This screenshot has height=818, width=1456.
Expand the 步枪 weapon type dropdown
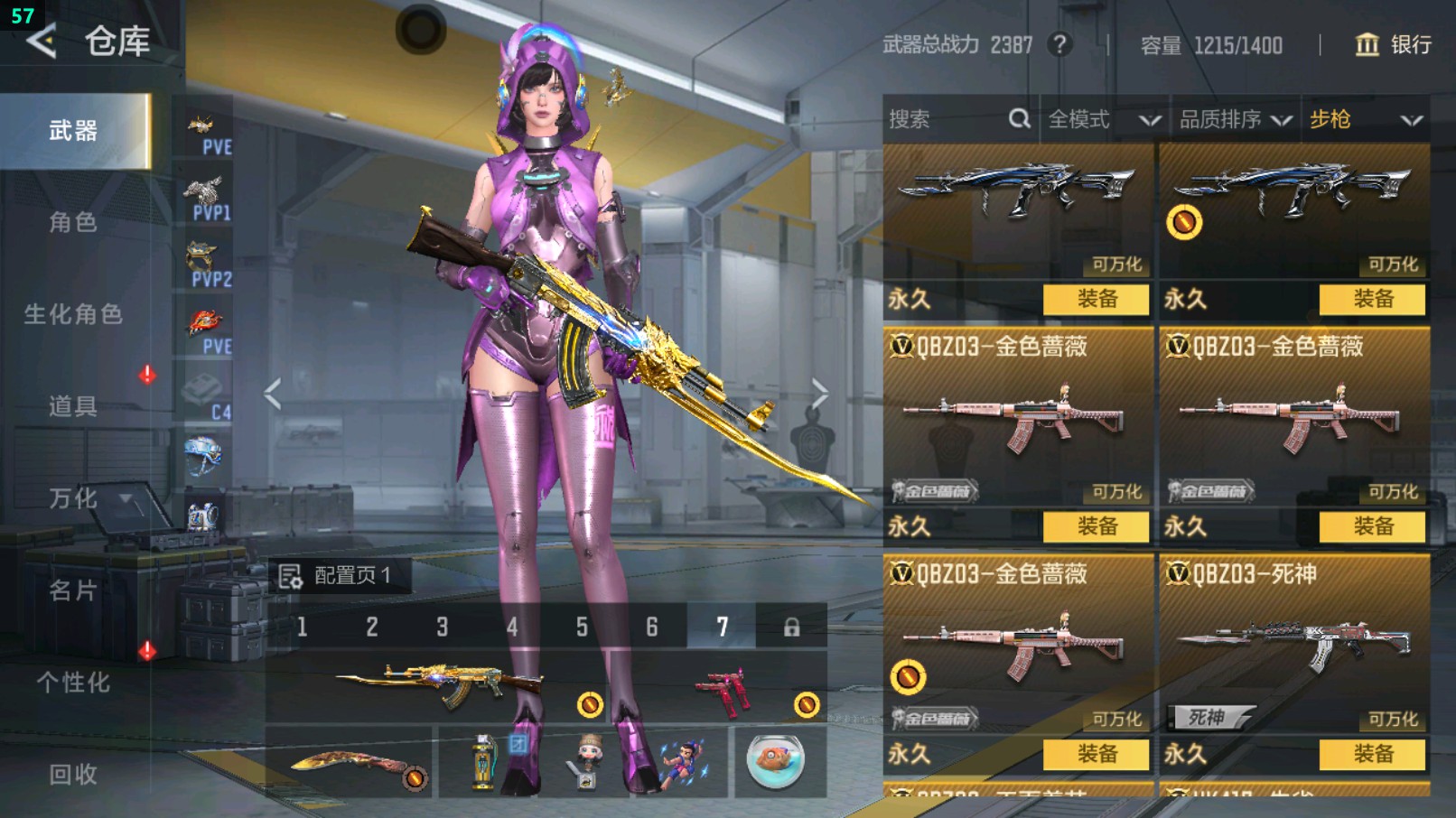[1365, 119]
